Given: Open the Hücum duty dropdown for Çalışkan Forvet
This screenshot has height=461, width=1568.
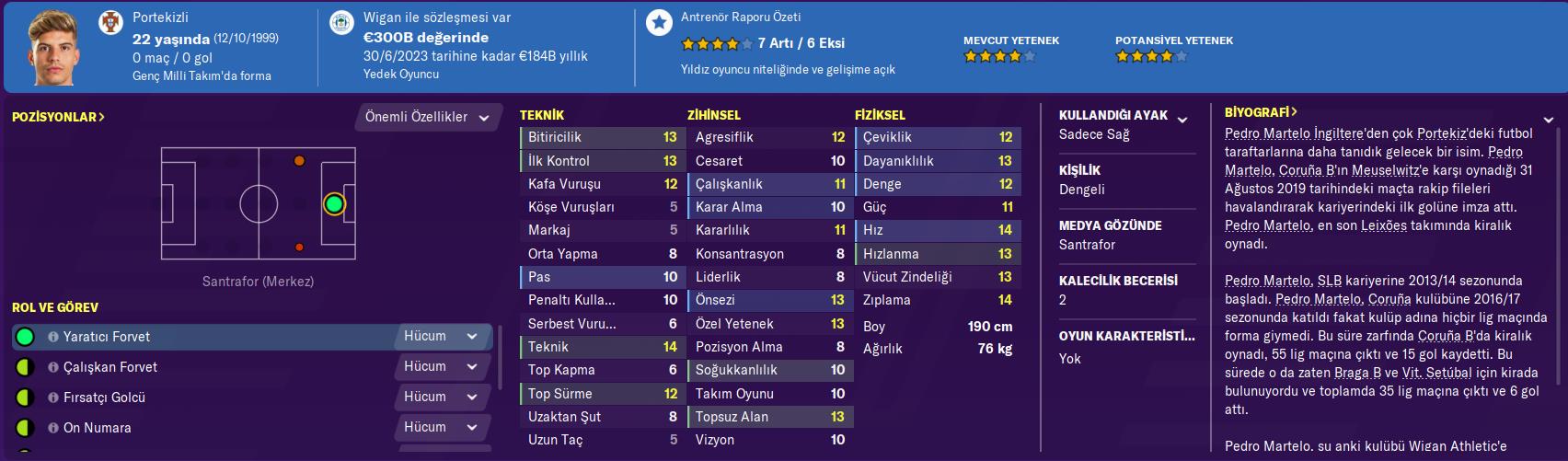Looking at the screenshot, I should [x=441, y=367].
